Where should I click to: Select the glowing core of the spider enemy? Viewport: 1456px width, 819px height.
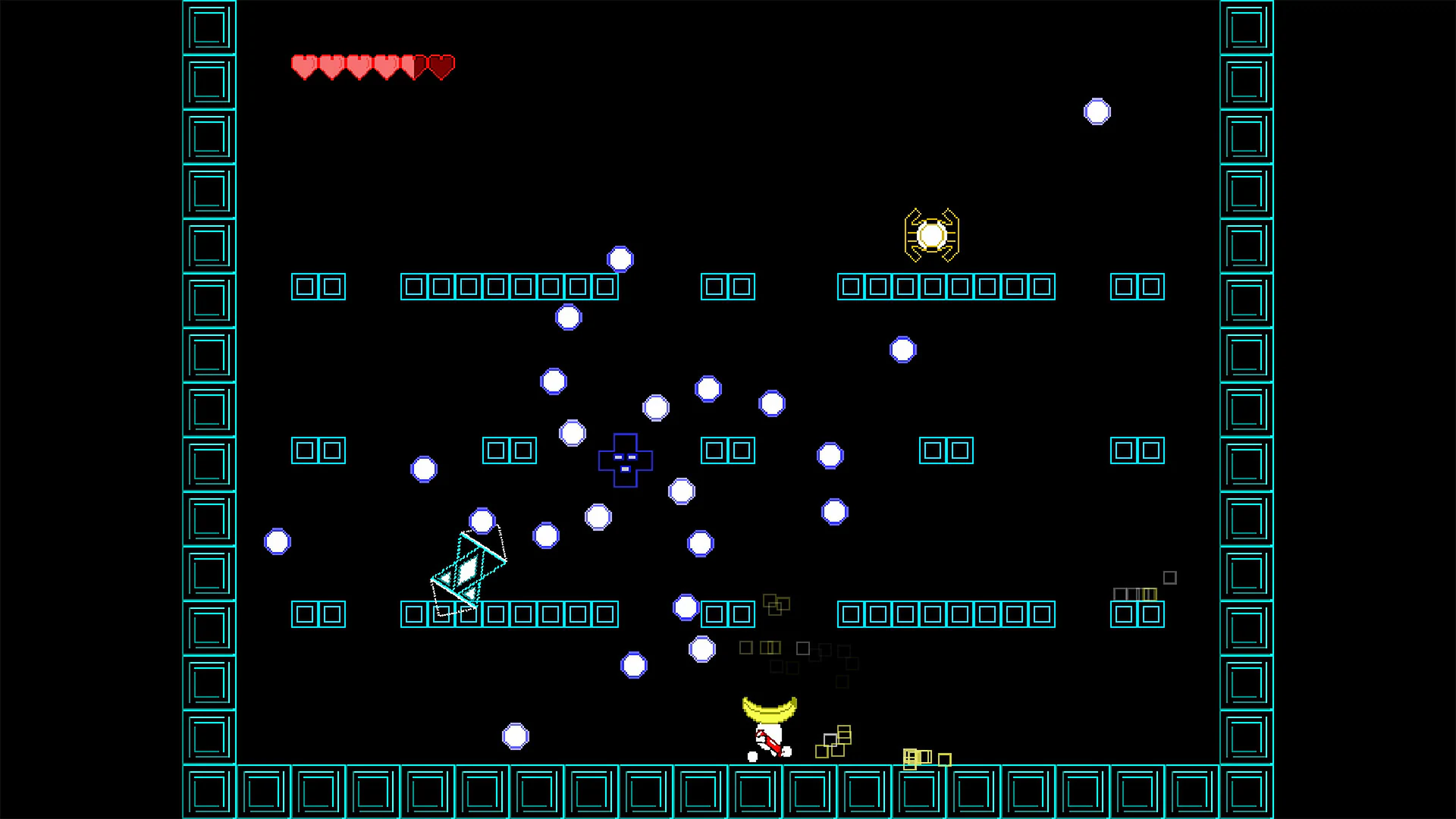932,235
